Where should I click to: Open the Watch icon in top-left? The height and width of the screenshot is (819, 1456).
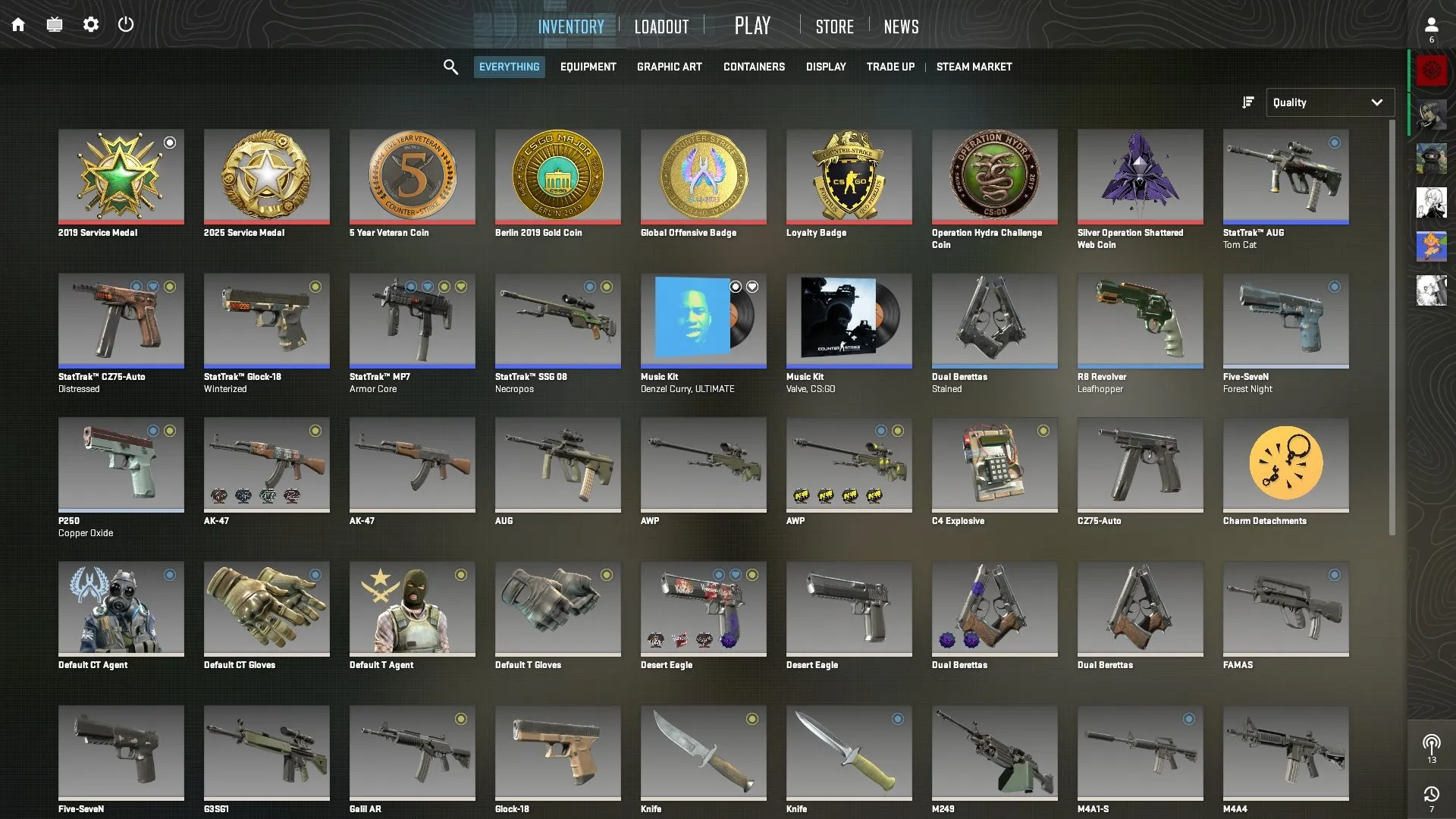point(54,24)
